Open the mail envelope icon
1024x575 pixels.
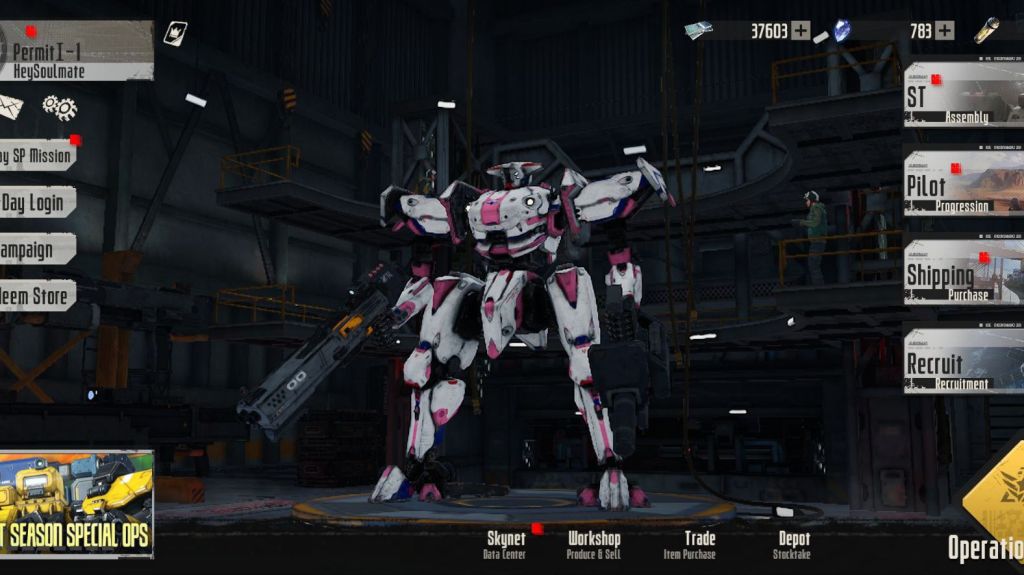[10, 106]
